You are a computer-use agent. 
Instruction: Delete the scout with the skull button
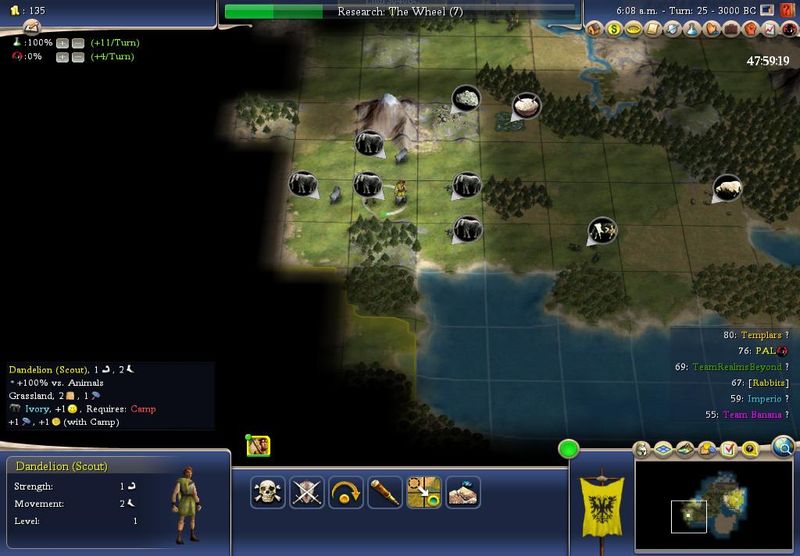click(267, 492)
